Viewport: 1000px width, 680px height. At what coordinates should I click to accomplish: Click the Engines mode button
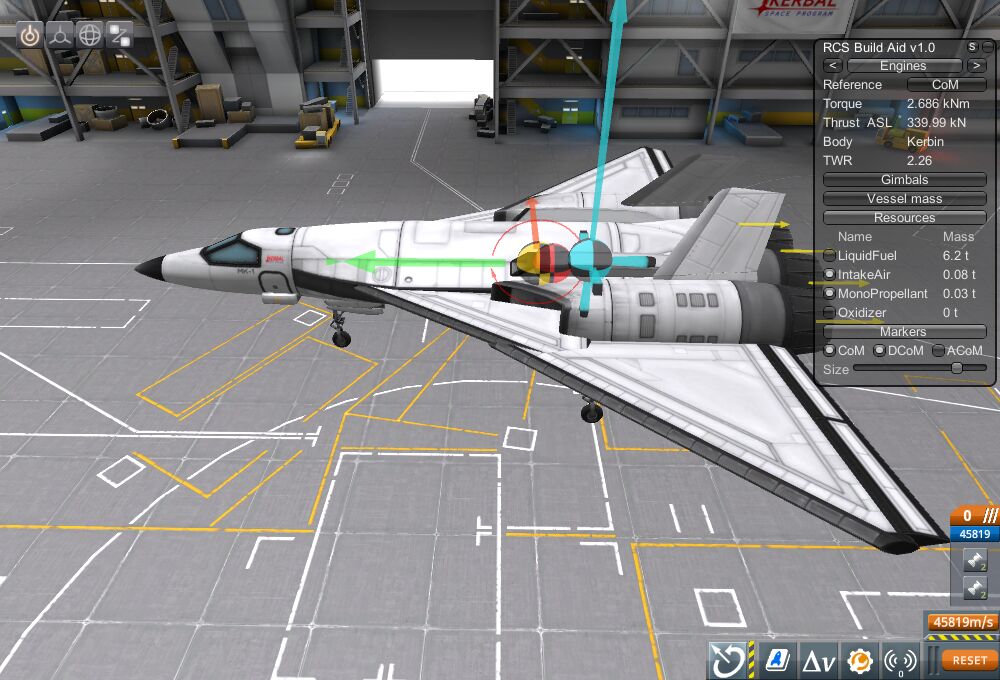[903, 66]
